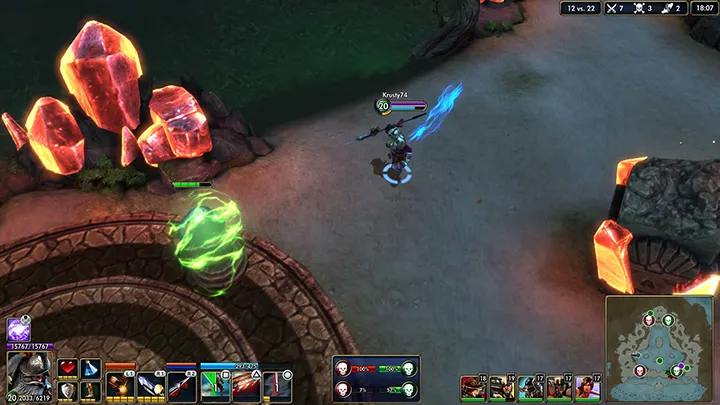Select the red-hat teammate portrait
The image size is (720, 405).
[472, 387]
